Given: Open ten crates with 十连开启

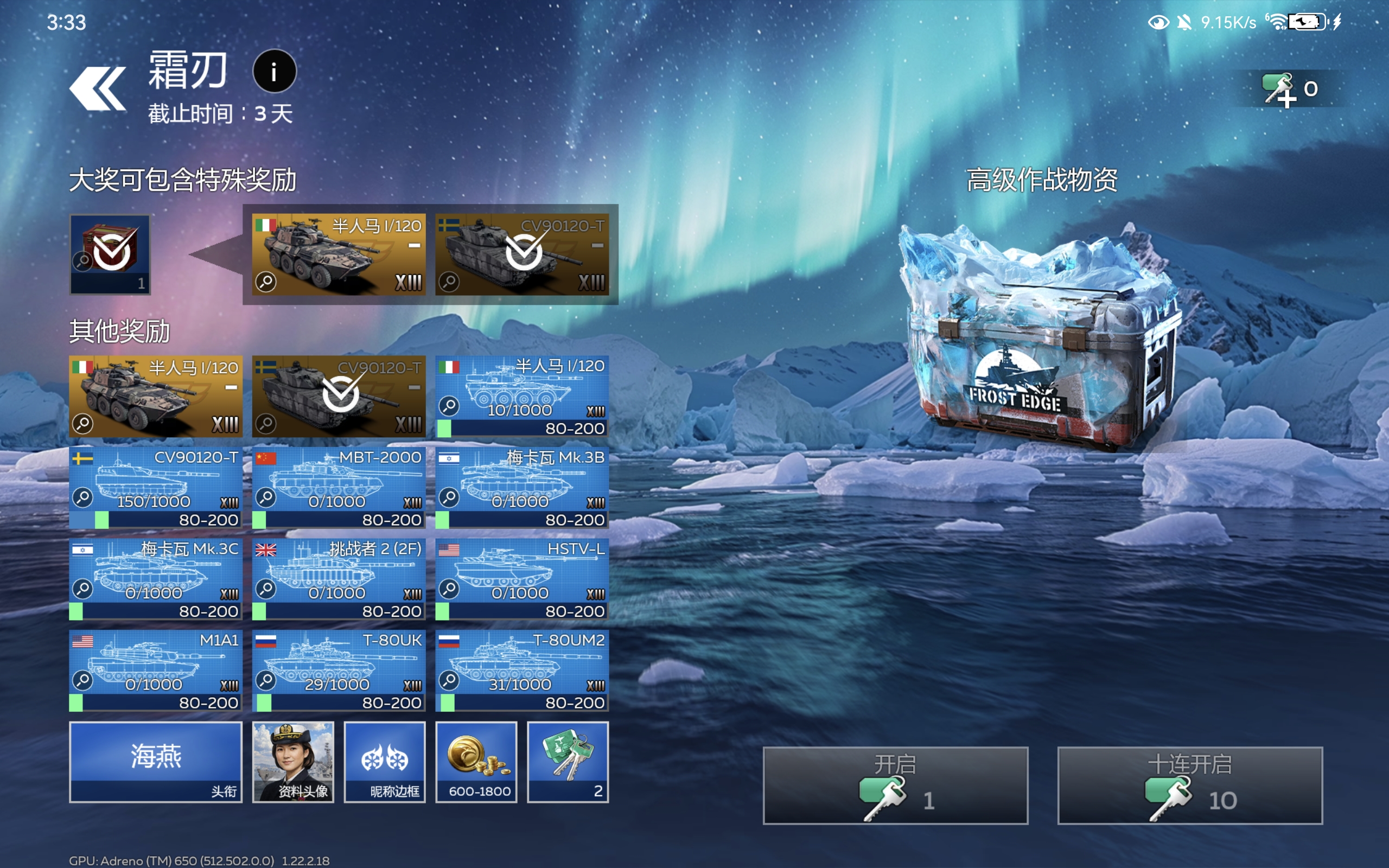Looking at the screenshot, I should 1189,785.
